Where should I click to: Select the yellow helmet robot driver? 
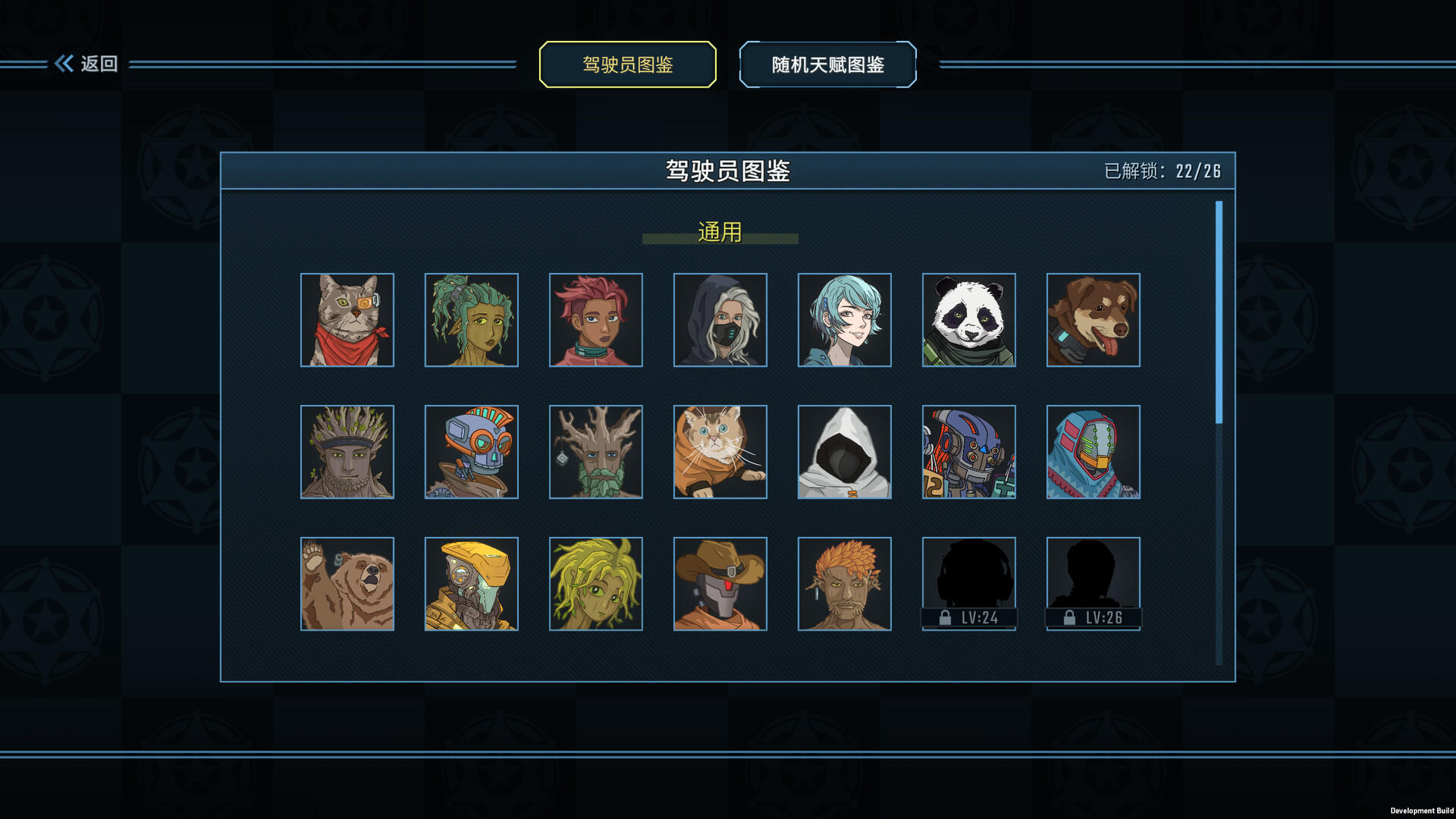(471, 582)
